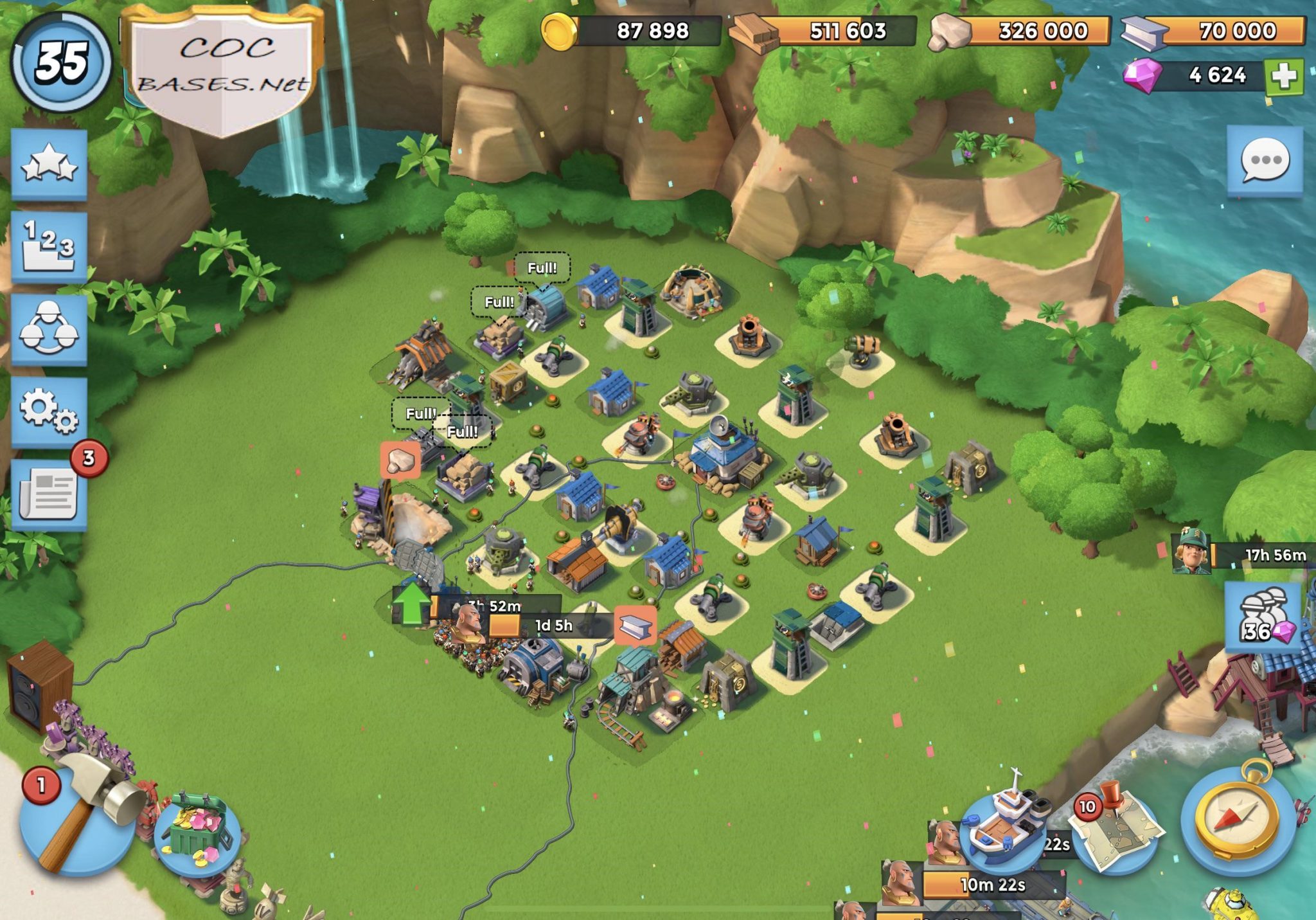
Task: Open the builder hammer menu
Action: 77,823
